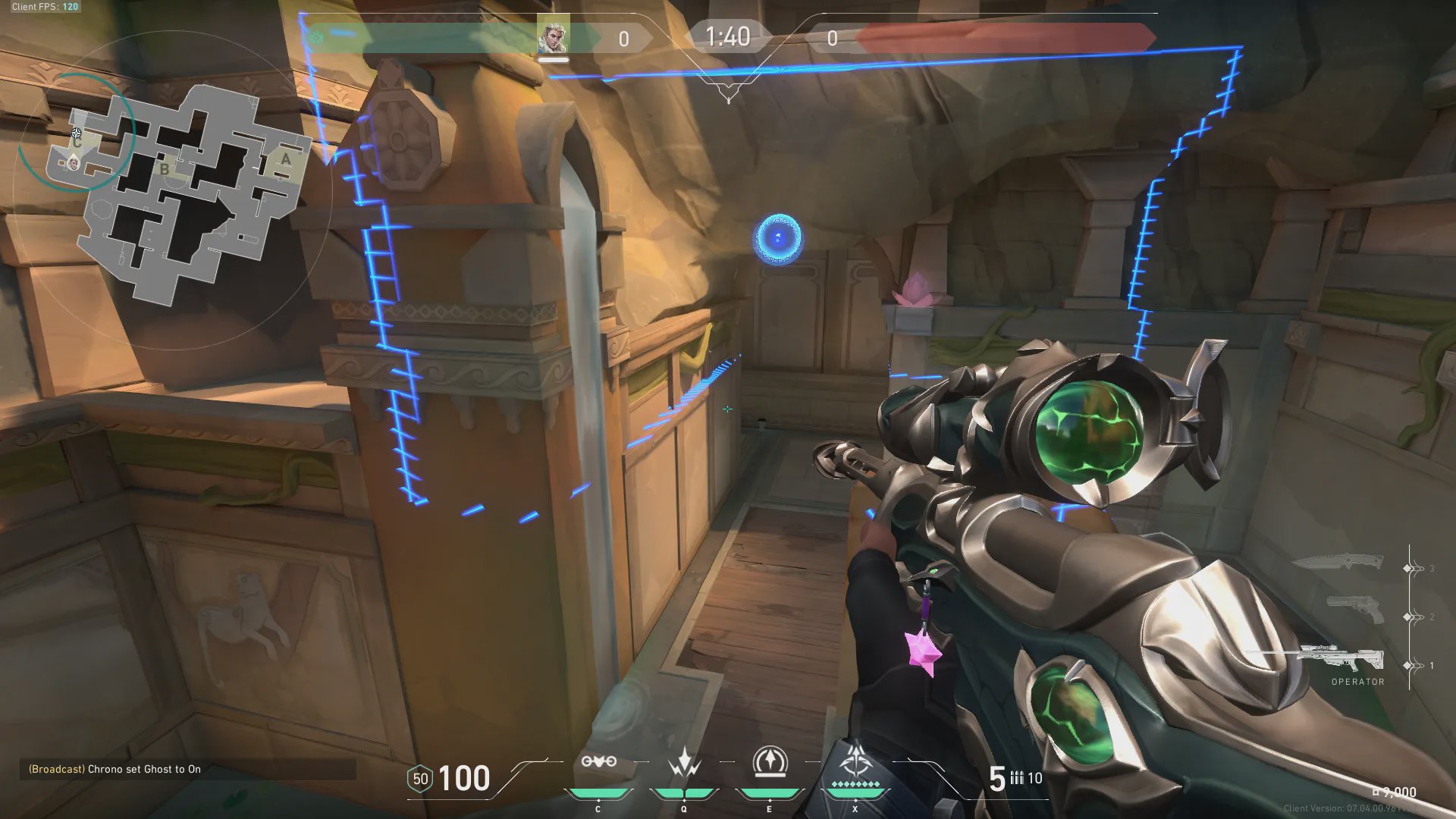Choose the Operator sniper rifle slot
The height and width of the screenshot is (819, 1456).
click(x=1342, y=657)
